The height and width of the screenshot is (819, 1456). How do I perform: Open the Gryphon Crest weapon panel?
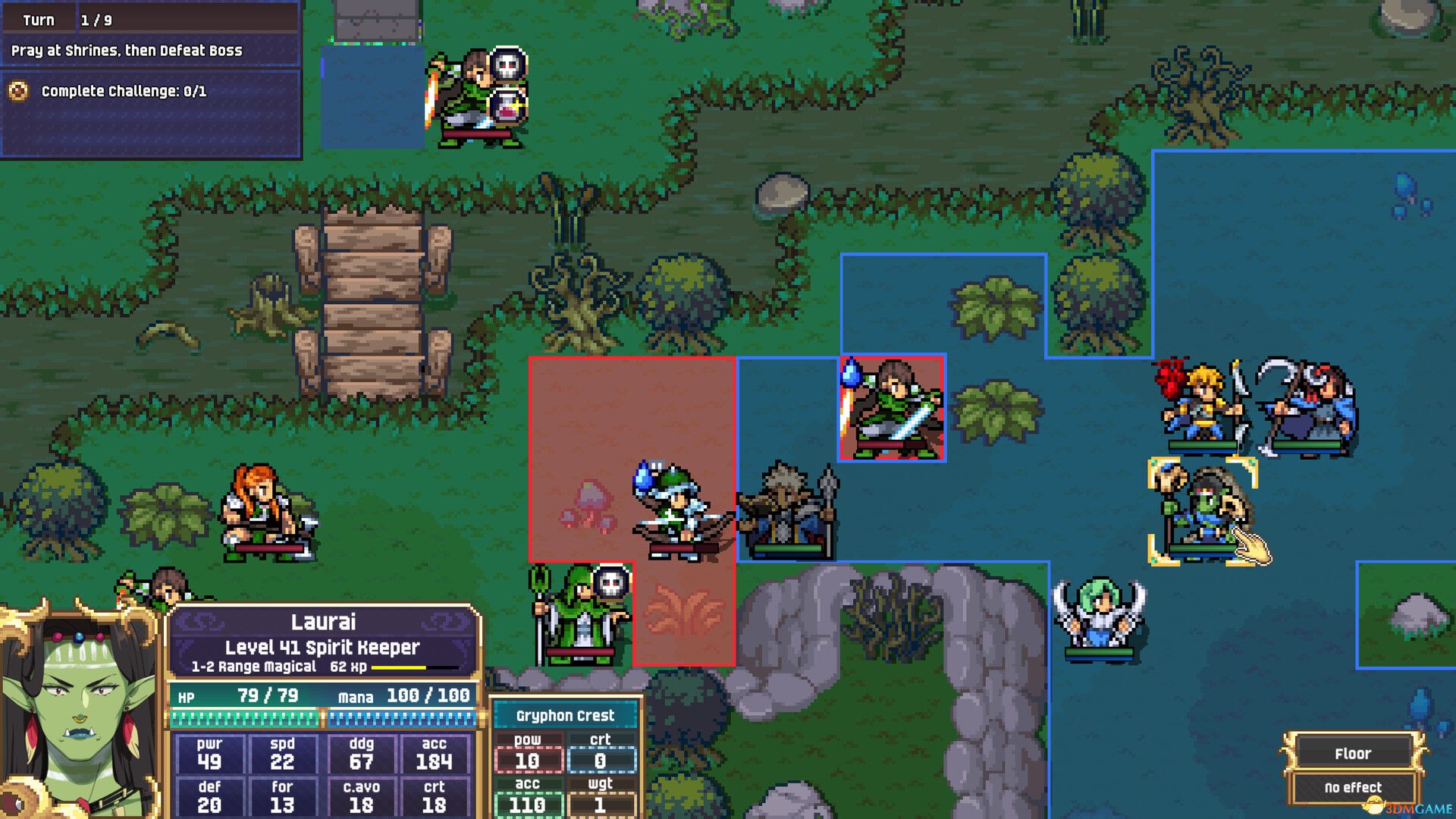(x=565, y=715)
